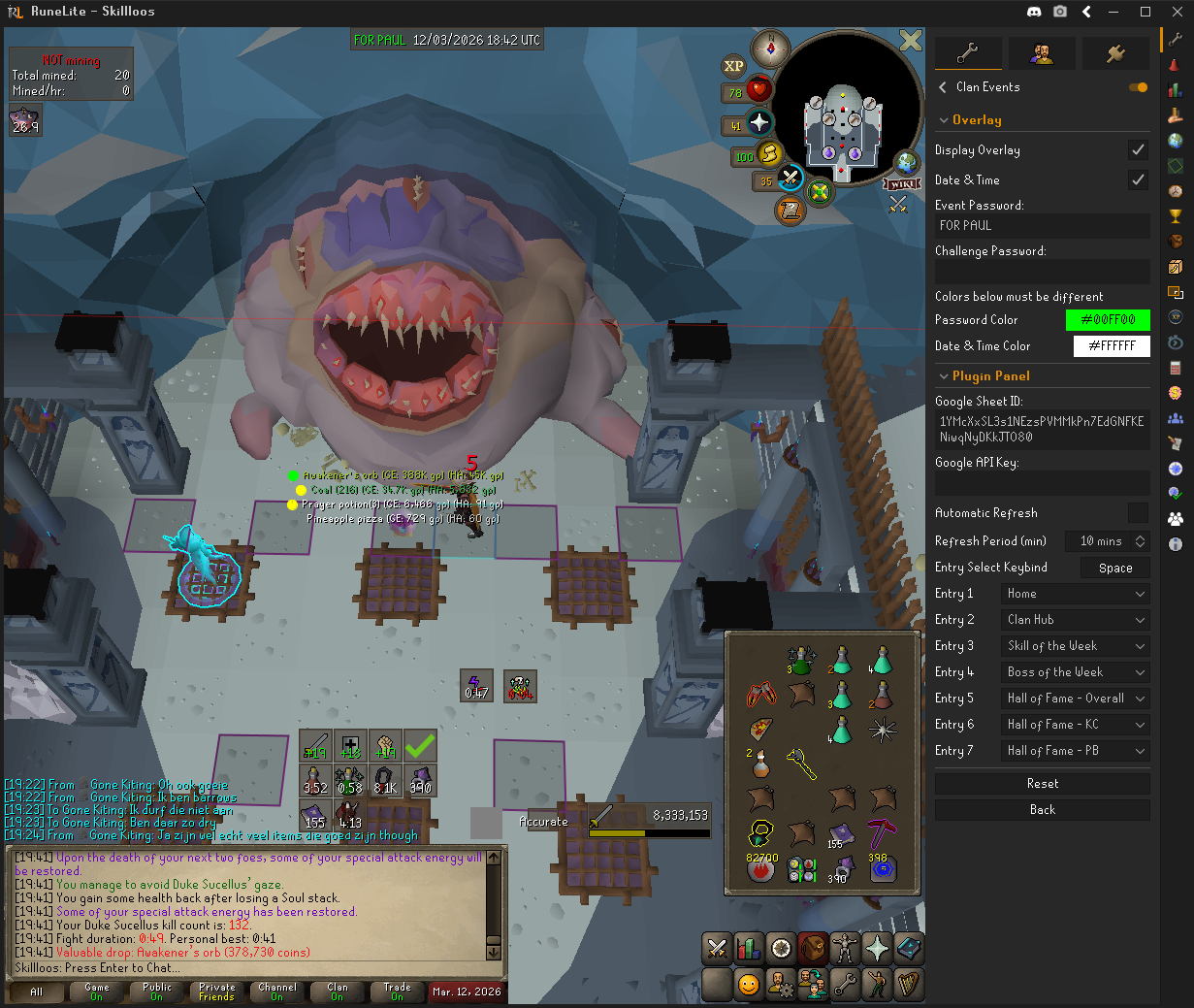Click the compass to face north
Viewport: 1194px width, 1008px height.
771,48
